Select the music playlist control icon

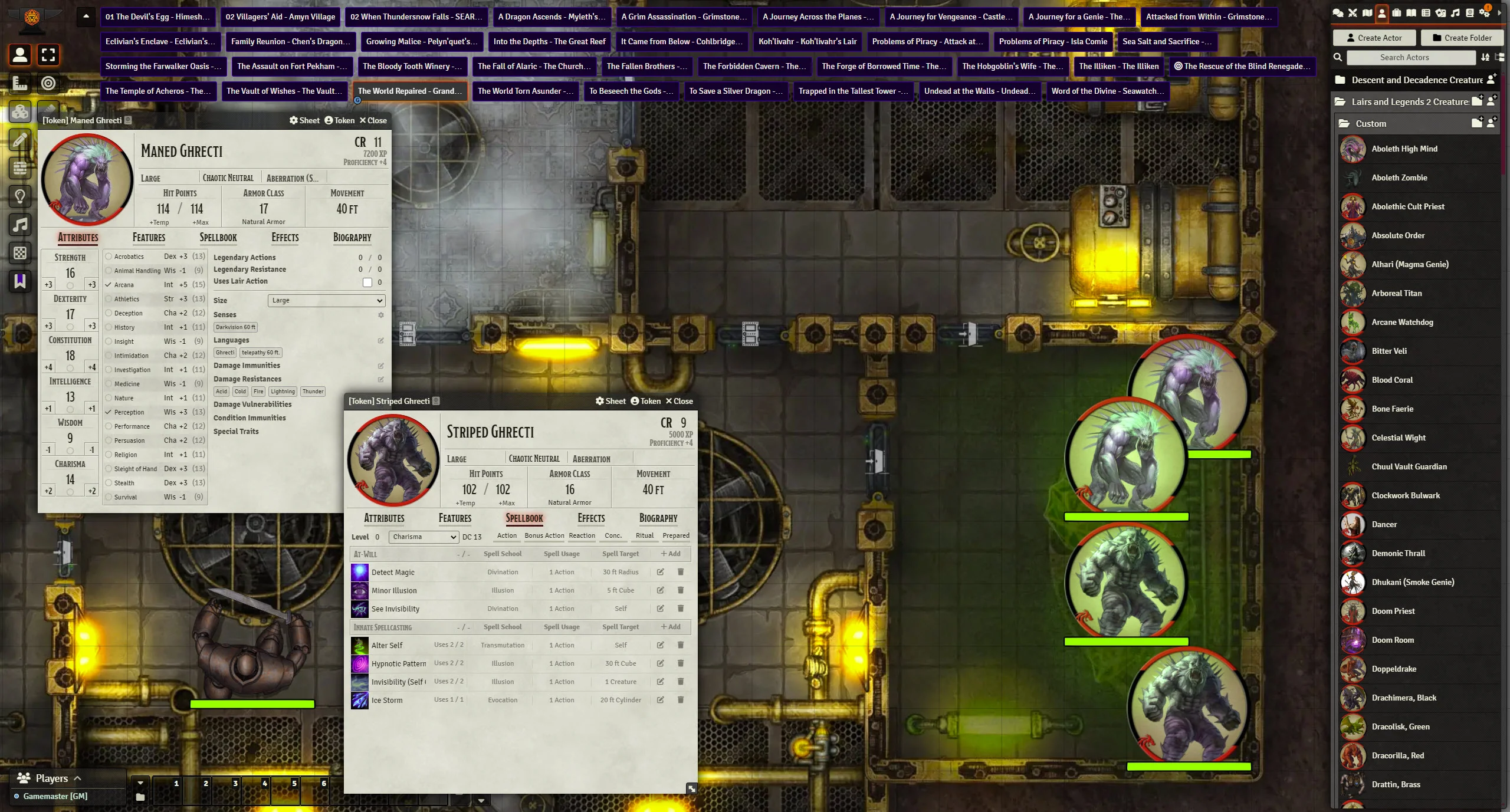click(x=20, y=225)
